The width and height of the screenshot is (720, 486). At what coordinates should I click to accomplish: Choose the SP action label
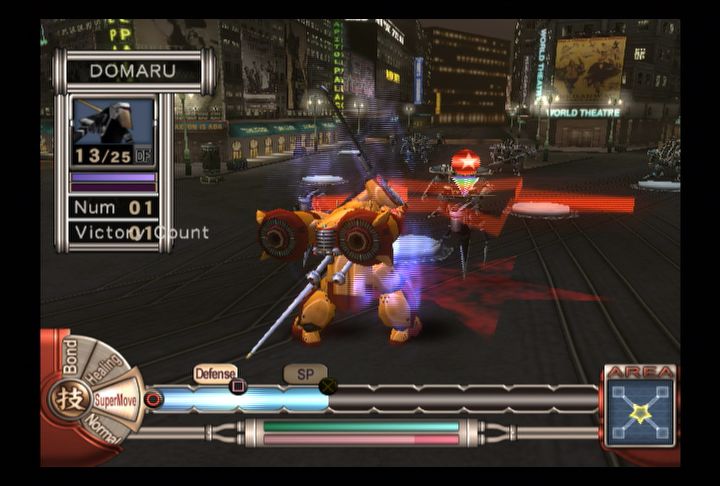(303, 373)
